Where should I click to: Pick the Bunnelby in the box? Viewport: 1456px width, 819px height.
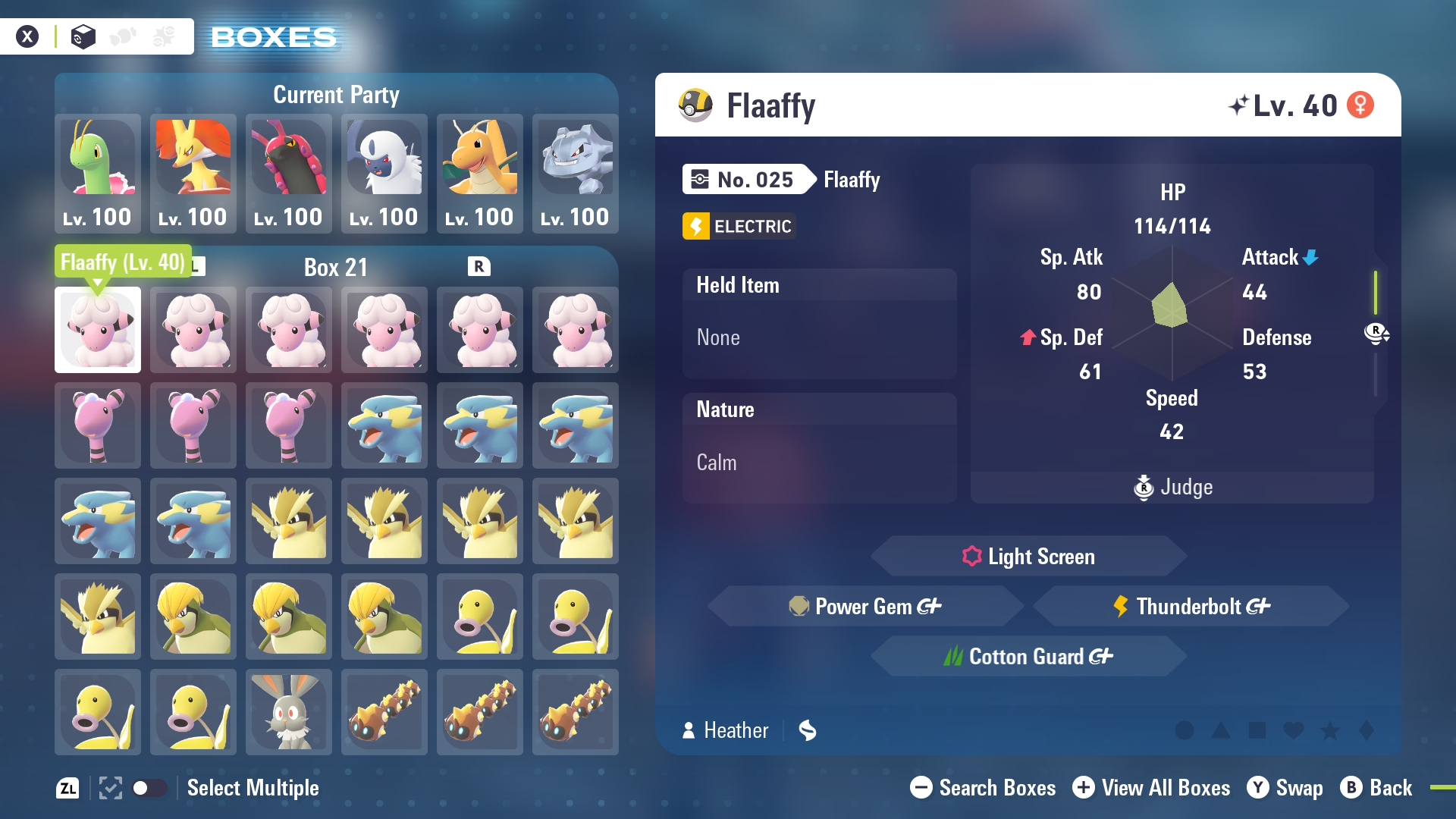289,712
